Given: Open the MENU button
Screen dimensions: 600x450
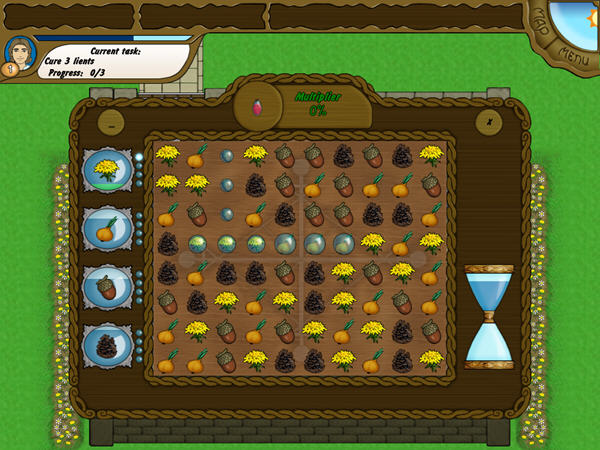Looking at the screenshot, I should pyautogui.click(x=574, y=52).
